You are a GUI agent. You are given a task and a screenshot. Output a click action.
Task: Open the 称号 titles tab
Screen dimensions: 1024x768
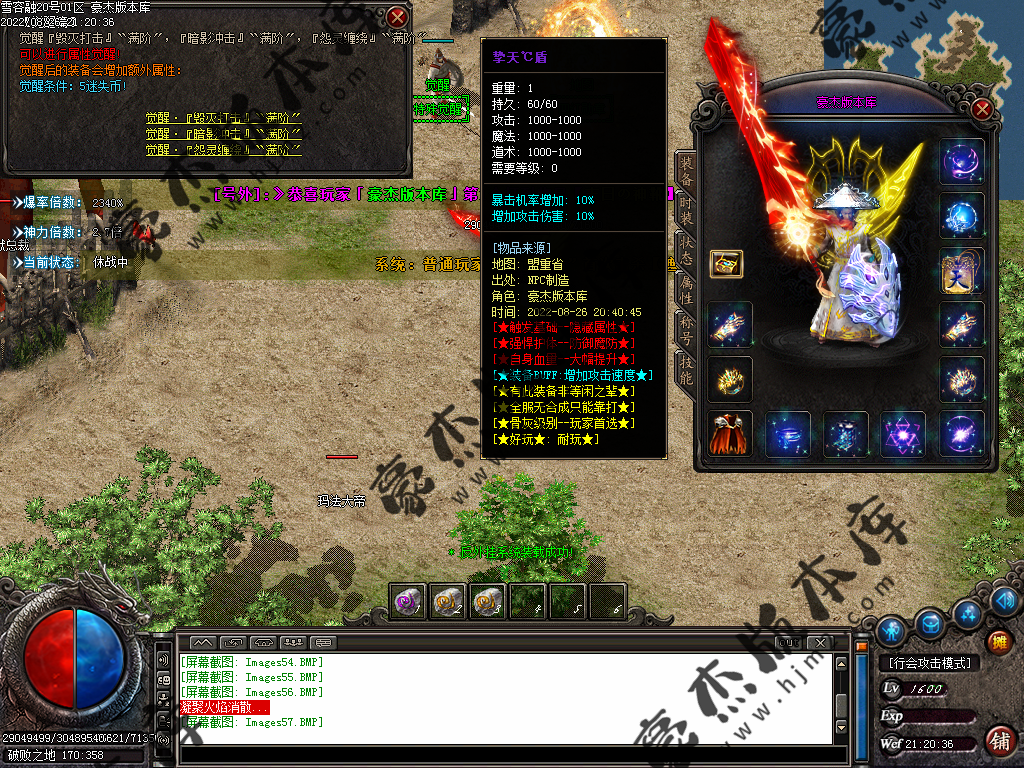click(685, 329)
